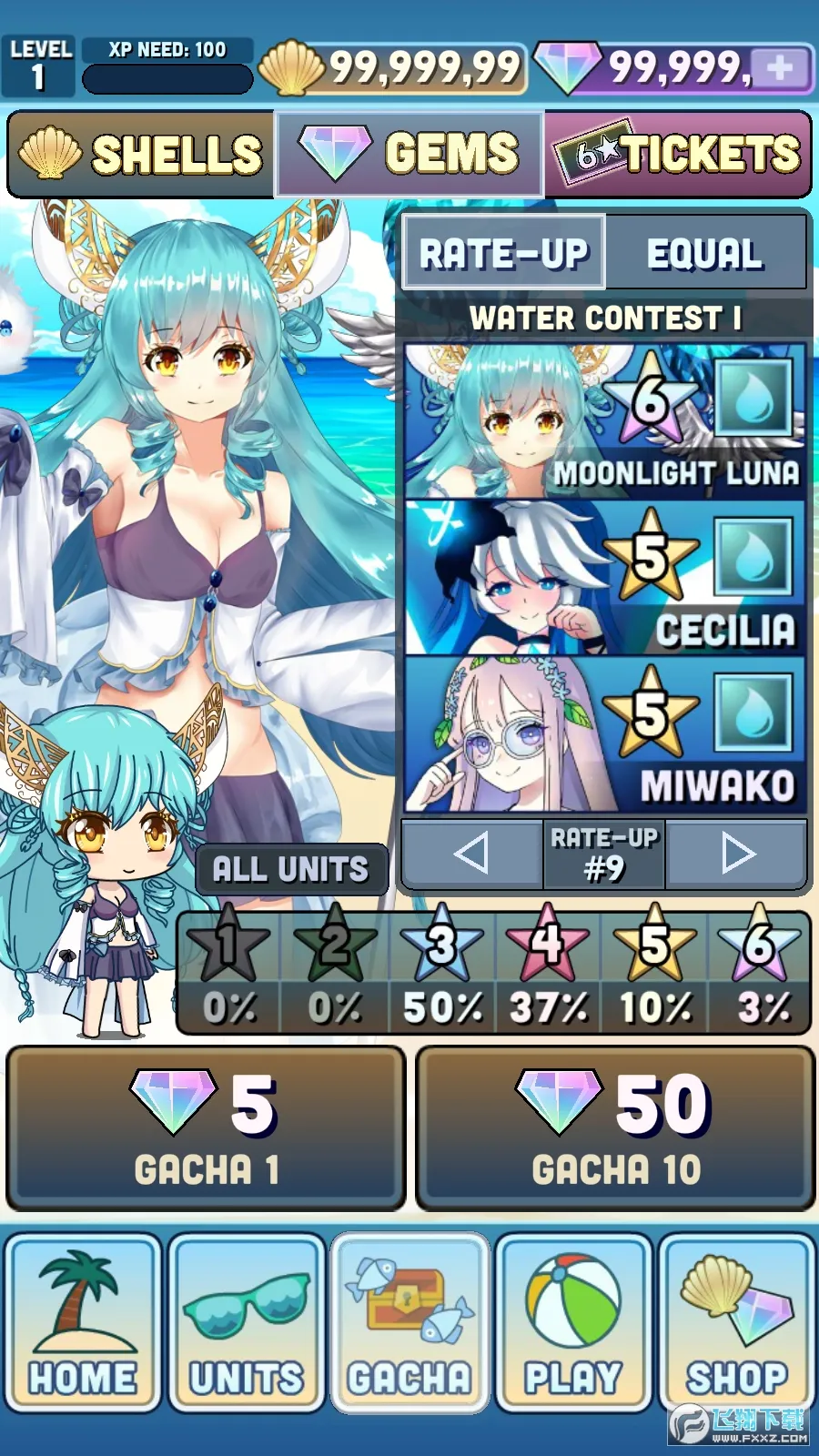This screenshot has width=819, height=1456.
Task: Pick the Cecilia unit card
Action: click(604, 578)
